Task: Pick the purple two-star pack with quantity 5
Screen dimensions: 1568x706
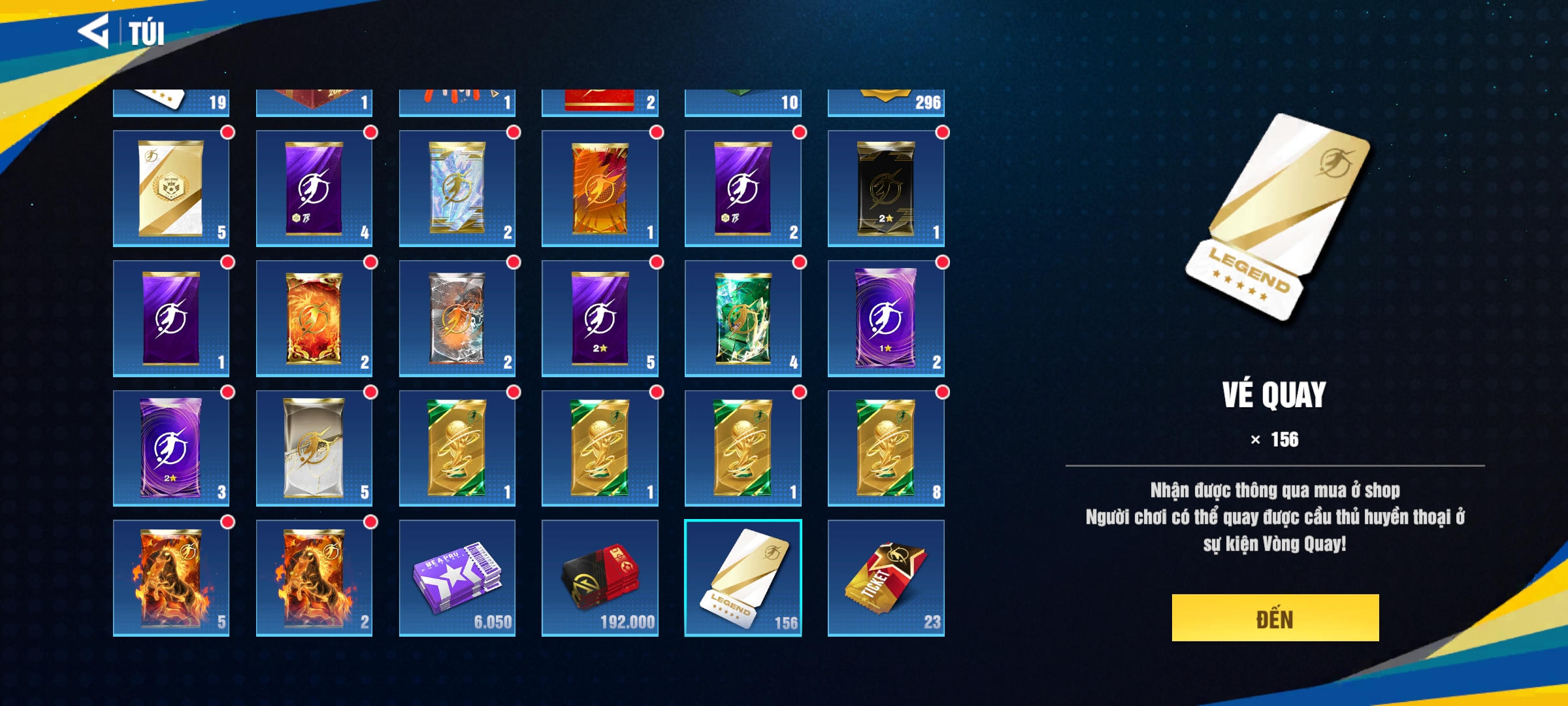Action: click(600, 318)
